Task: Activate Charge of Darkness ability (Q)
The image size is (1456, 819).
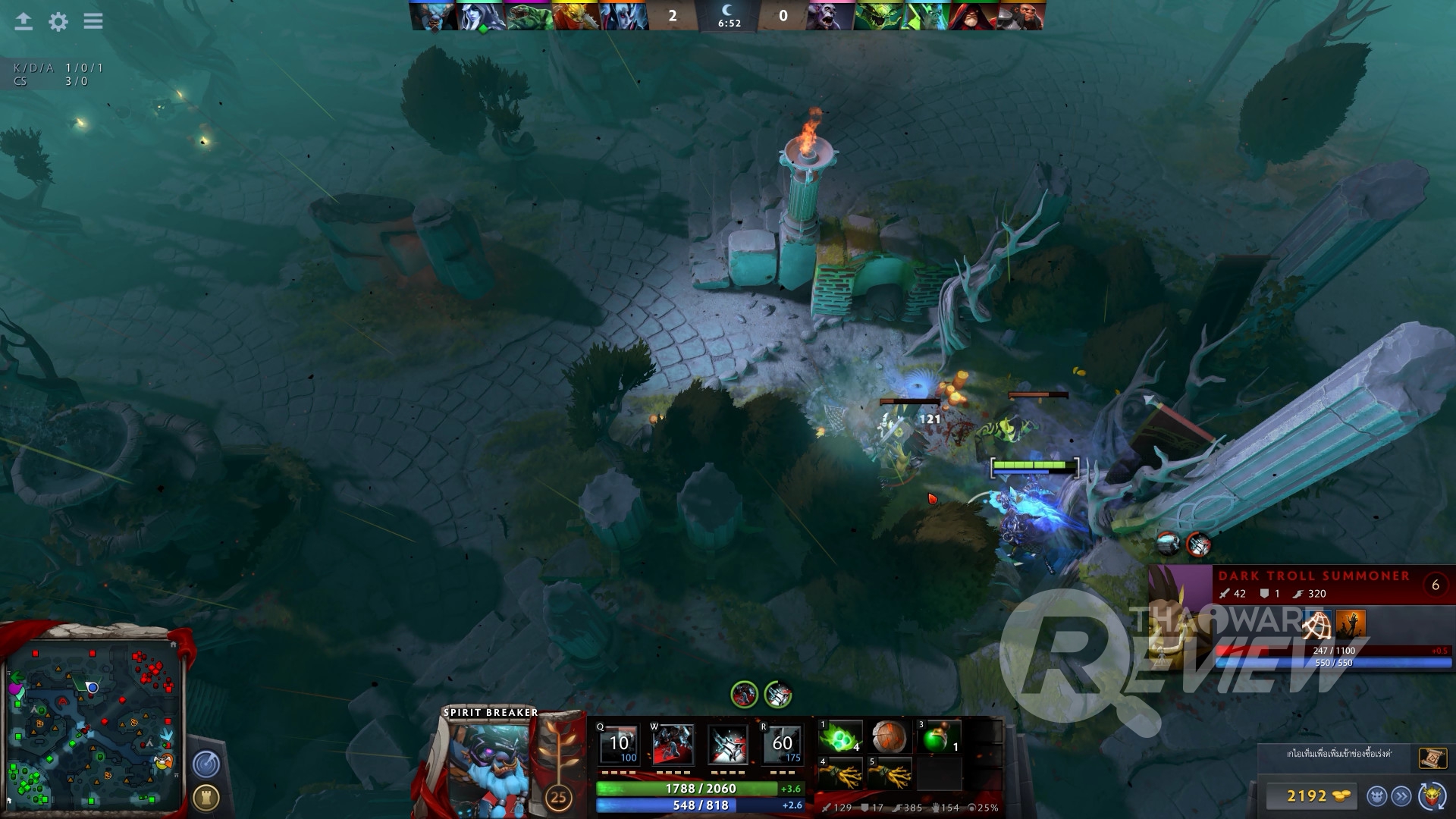Action: (619, 745)
